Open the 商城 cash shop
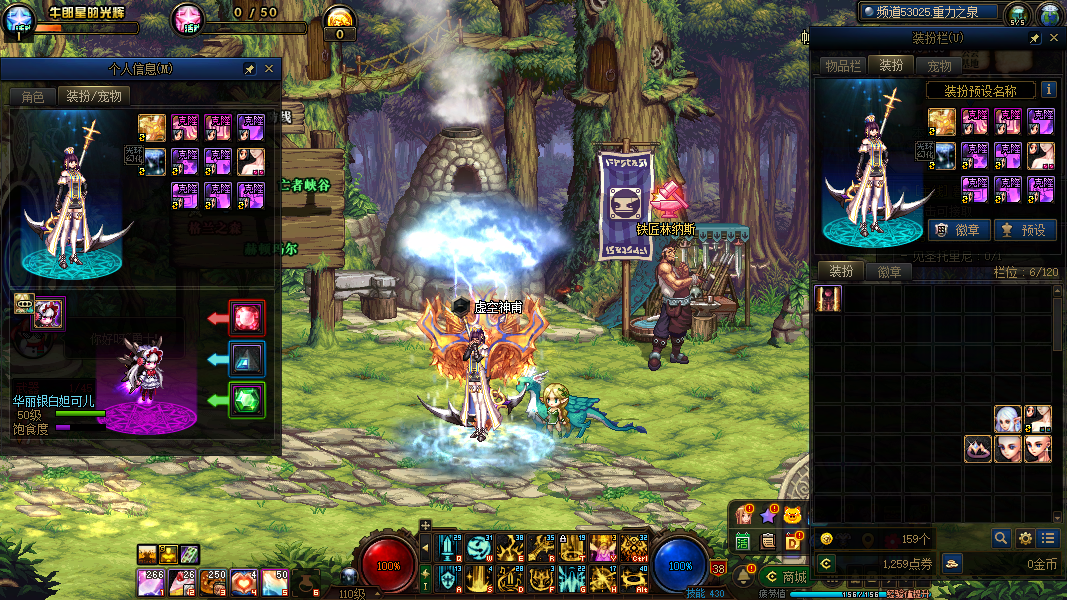This screenshot has width=1067, height=600. tap(784, 577)
